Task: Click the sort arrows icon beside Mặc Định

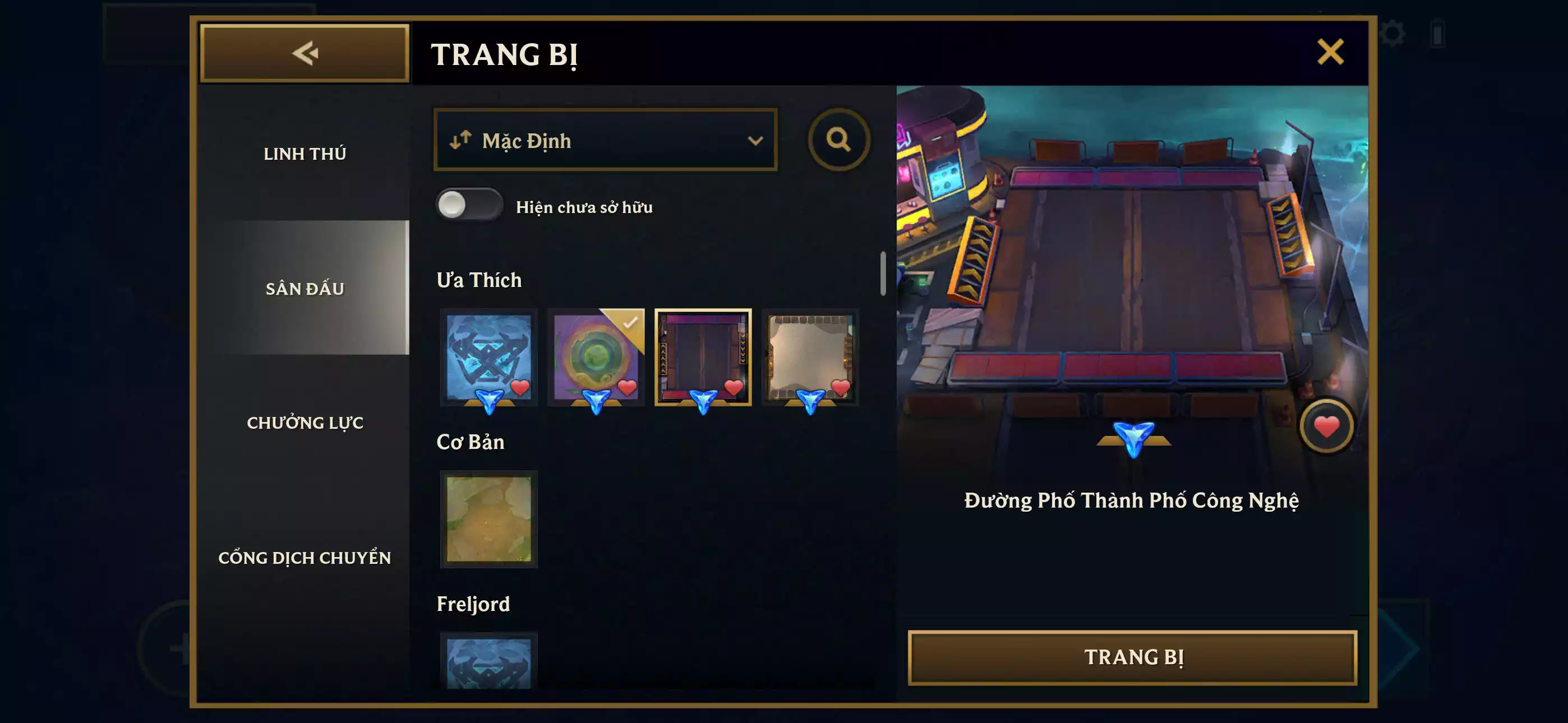Action: click(460, 140)
